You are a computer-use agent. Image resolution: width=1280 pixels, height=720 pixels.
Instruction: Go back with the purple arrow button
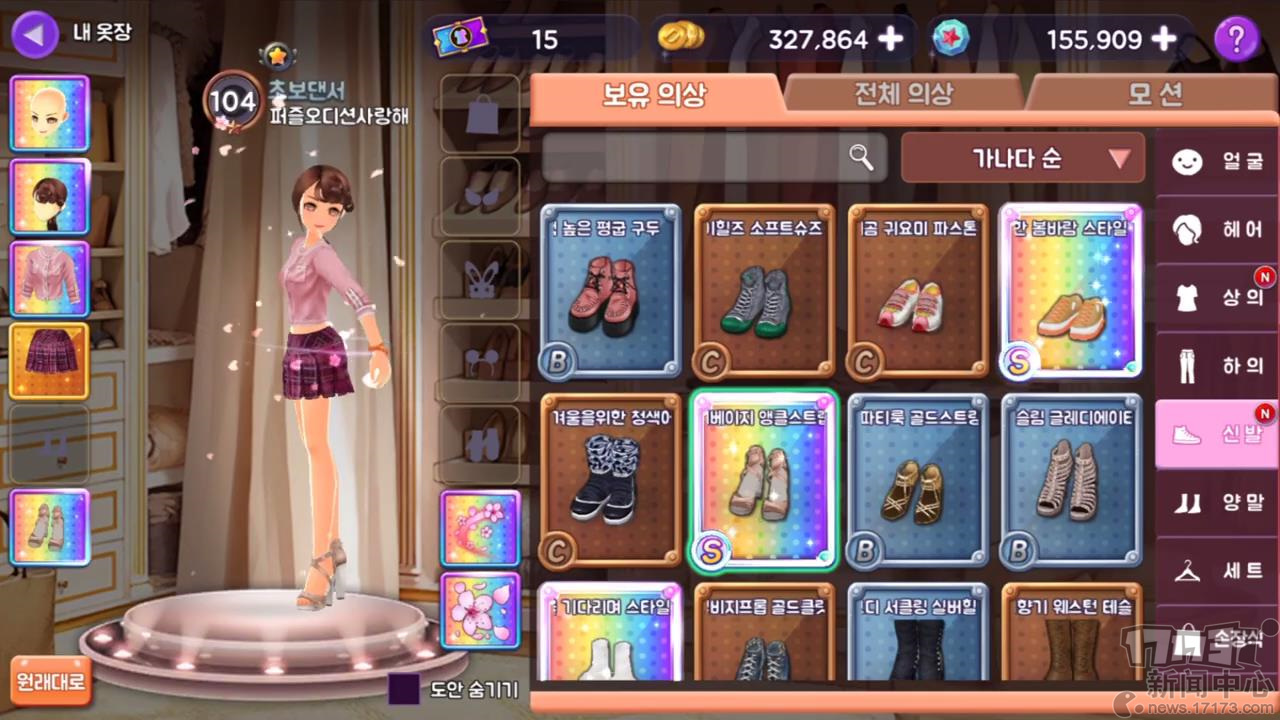coord(35,35)
